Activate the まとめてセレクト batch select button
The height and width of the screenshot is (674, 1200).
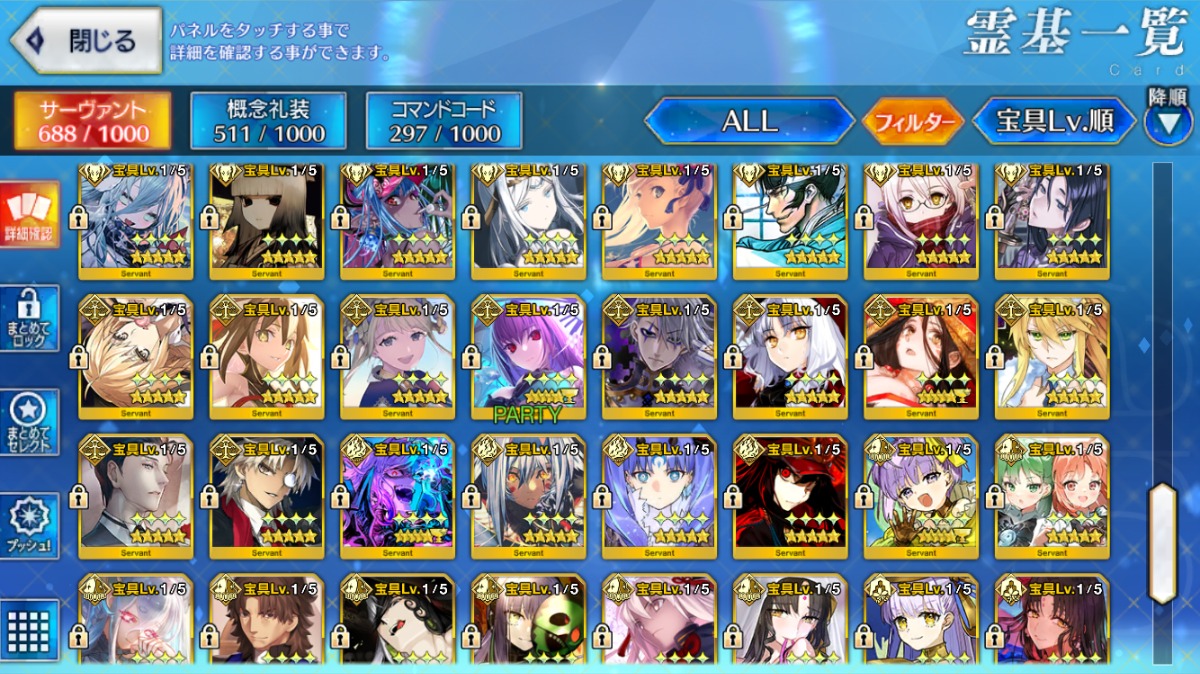pyautogui.click(x=29, y=422)
